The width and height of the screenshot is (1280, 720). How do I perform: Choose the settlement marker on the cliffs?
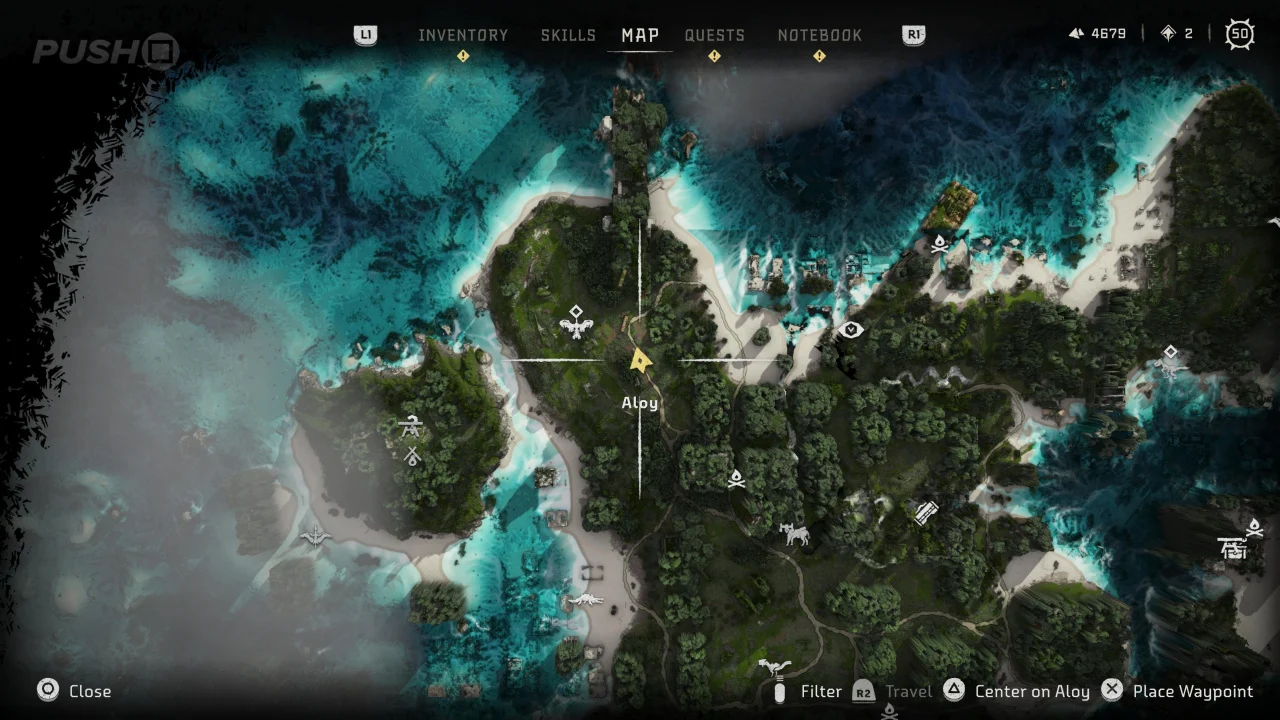coord(1233,548)
